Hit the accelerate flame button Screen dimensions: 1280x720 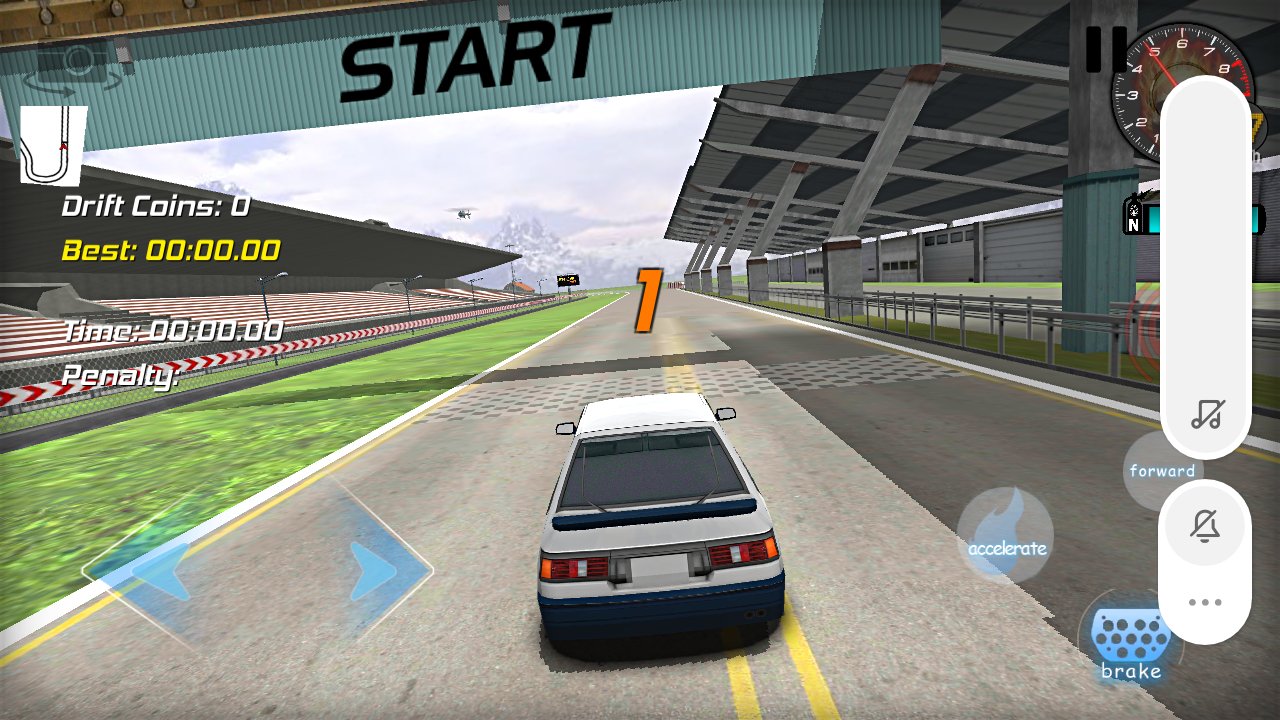pyautogui.click(x=1005, y=535)
